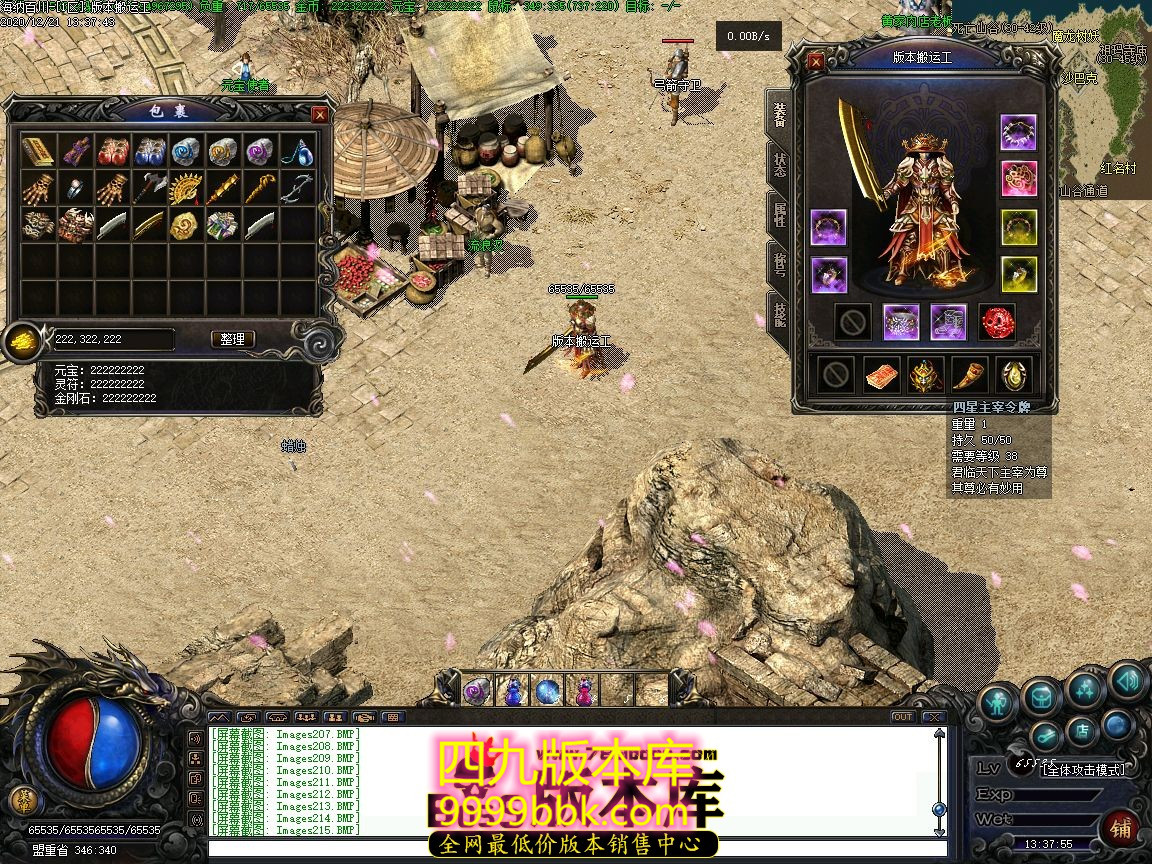Select the equipped red round charm slot
Viewport: 1152px width, 864px height.
[996, 322]
